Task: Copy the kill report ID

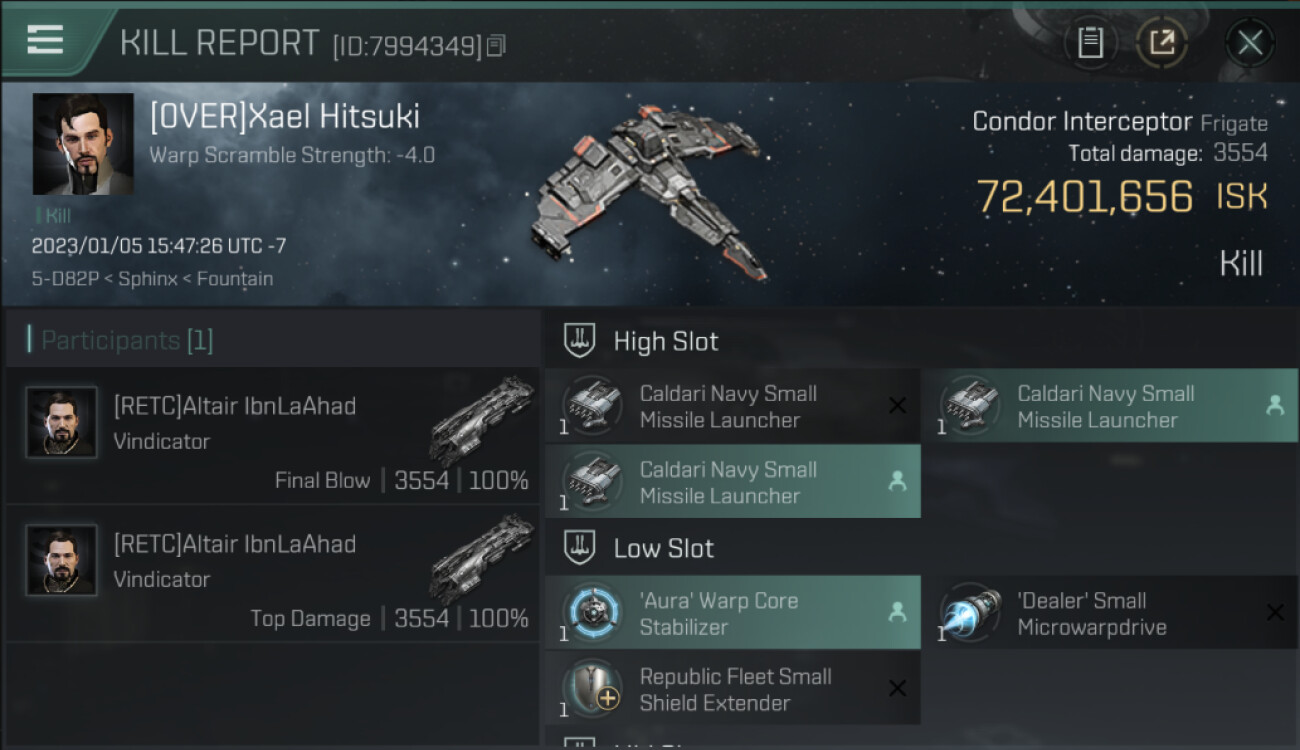Action: coord(497,45)
